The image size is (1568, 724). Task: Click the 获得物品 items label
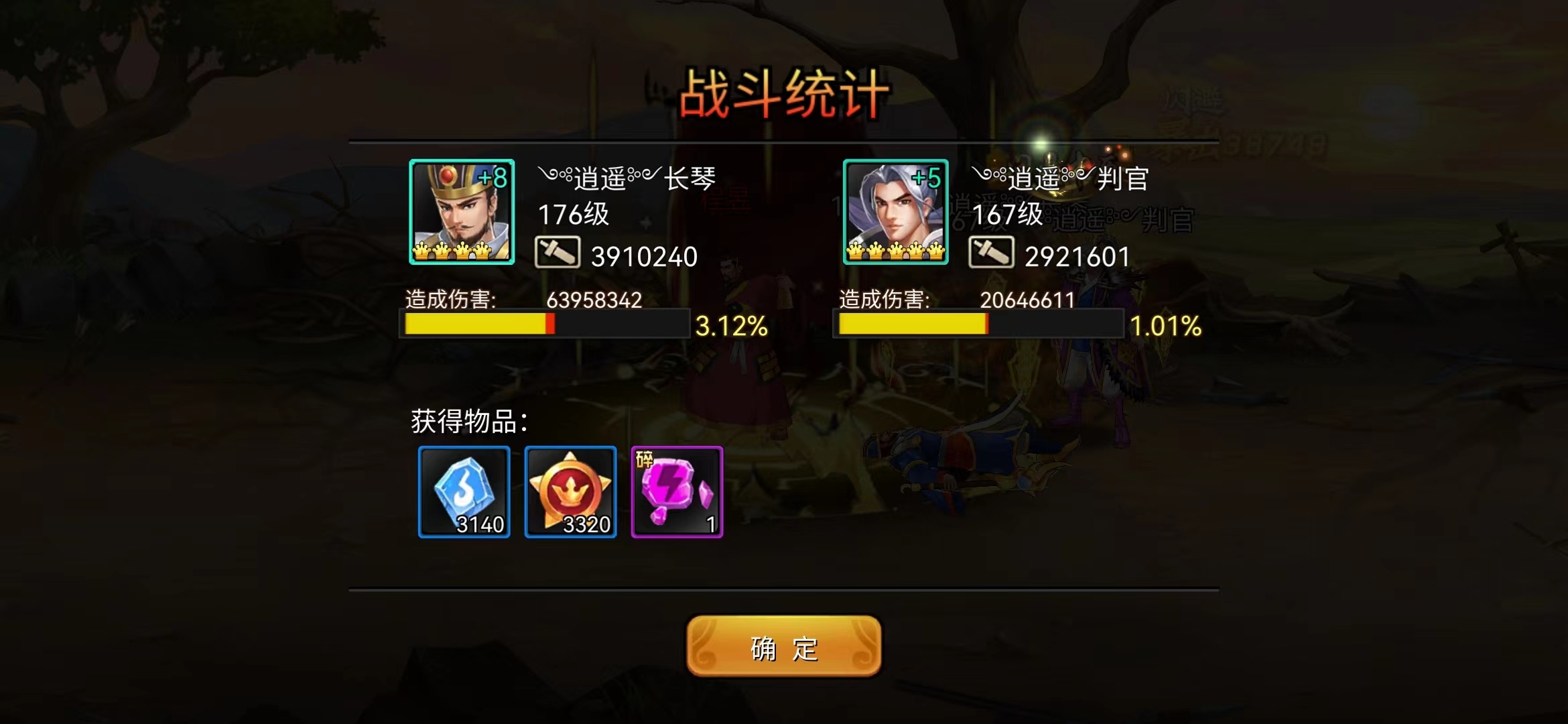tap(469, 421)
